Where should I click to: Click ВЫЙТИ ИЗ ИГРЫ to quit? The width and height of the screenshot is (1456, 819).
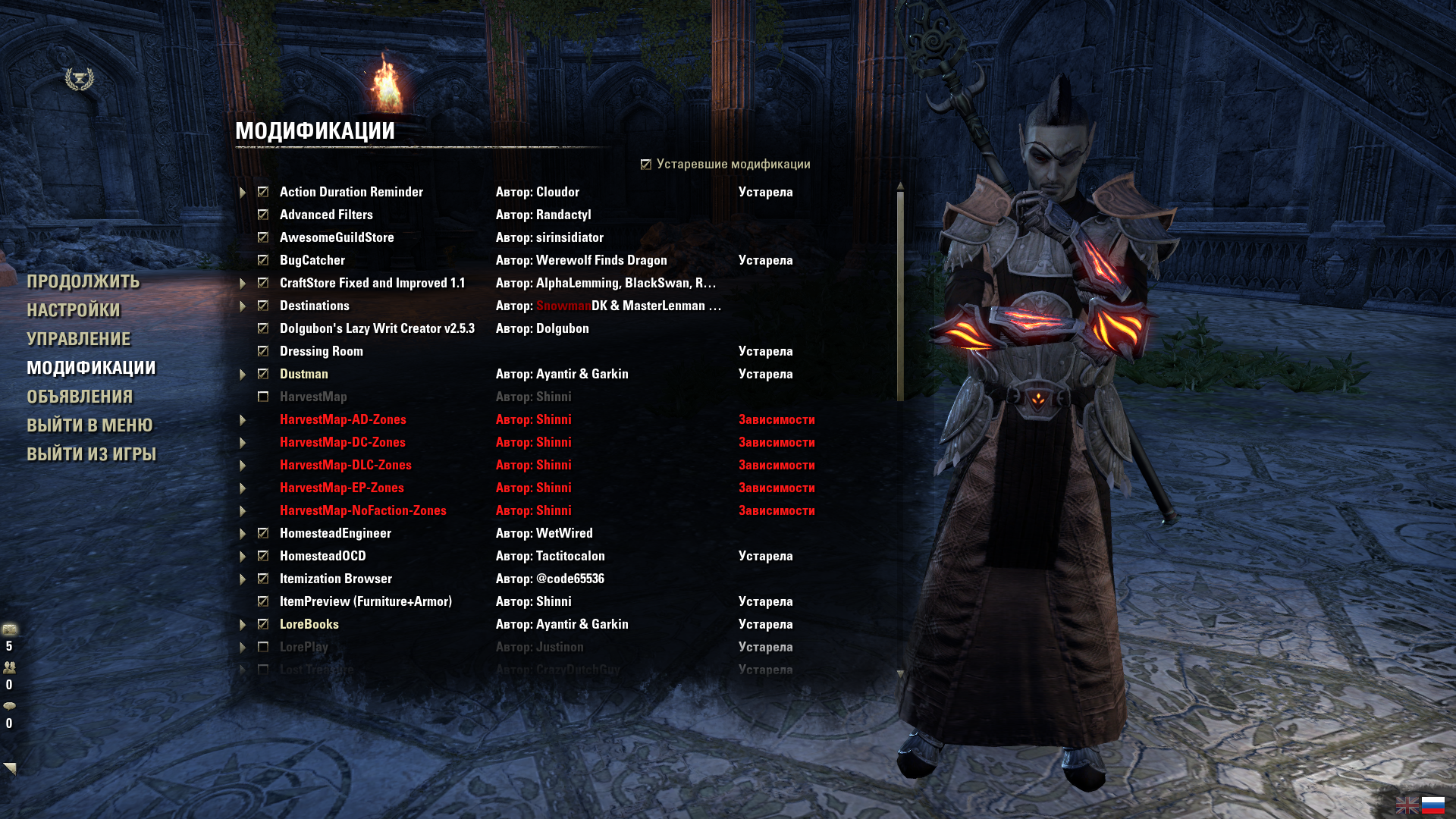[91, 455]
